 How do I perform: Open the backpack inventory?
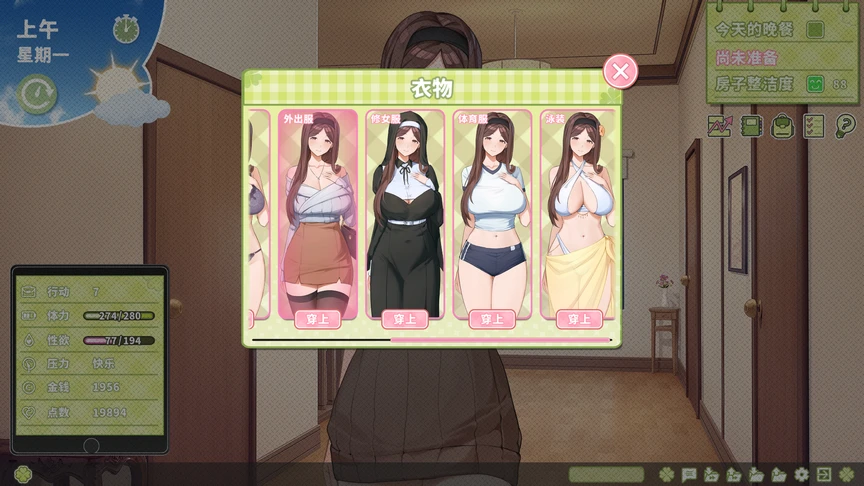click(x=783, y=126)
